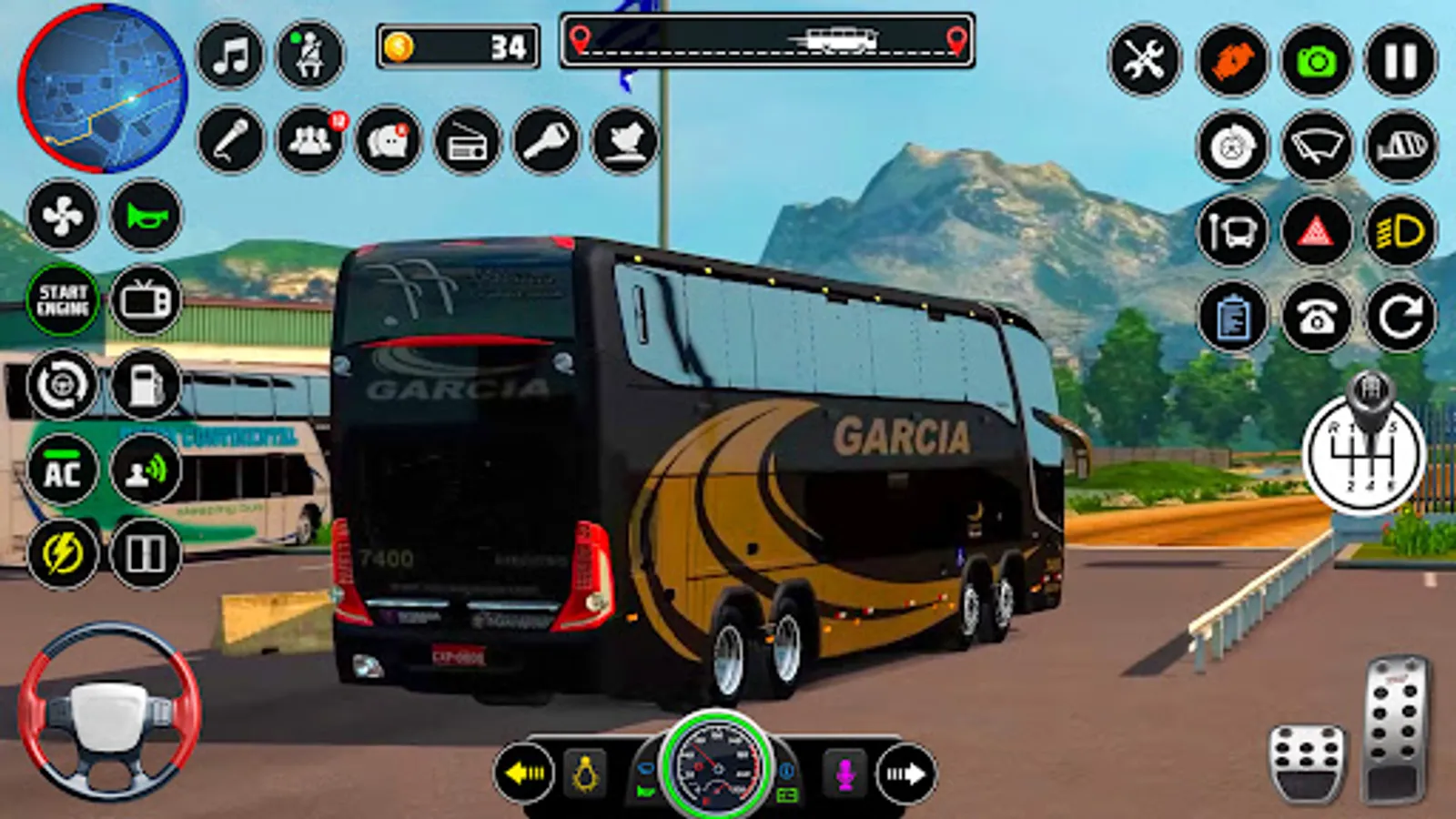The image size is (1456, 819).
Task: Activate the windshield wiper button
Action: tap(1316, 147)
